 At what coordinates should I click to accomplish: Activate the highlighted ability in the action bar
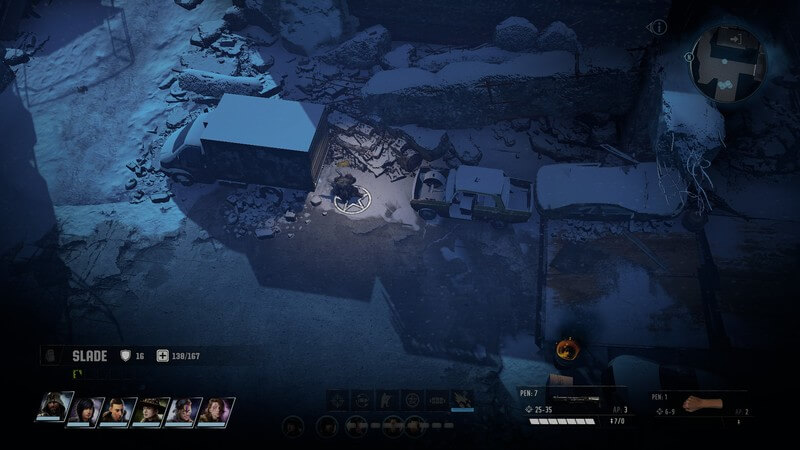point(462,399)
